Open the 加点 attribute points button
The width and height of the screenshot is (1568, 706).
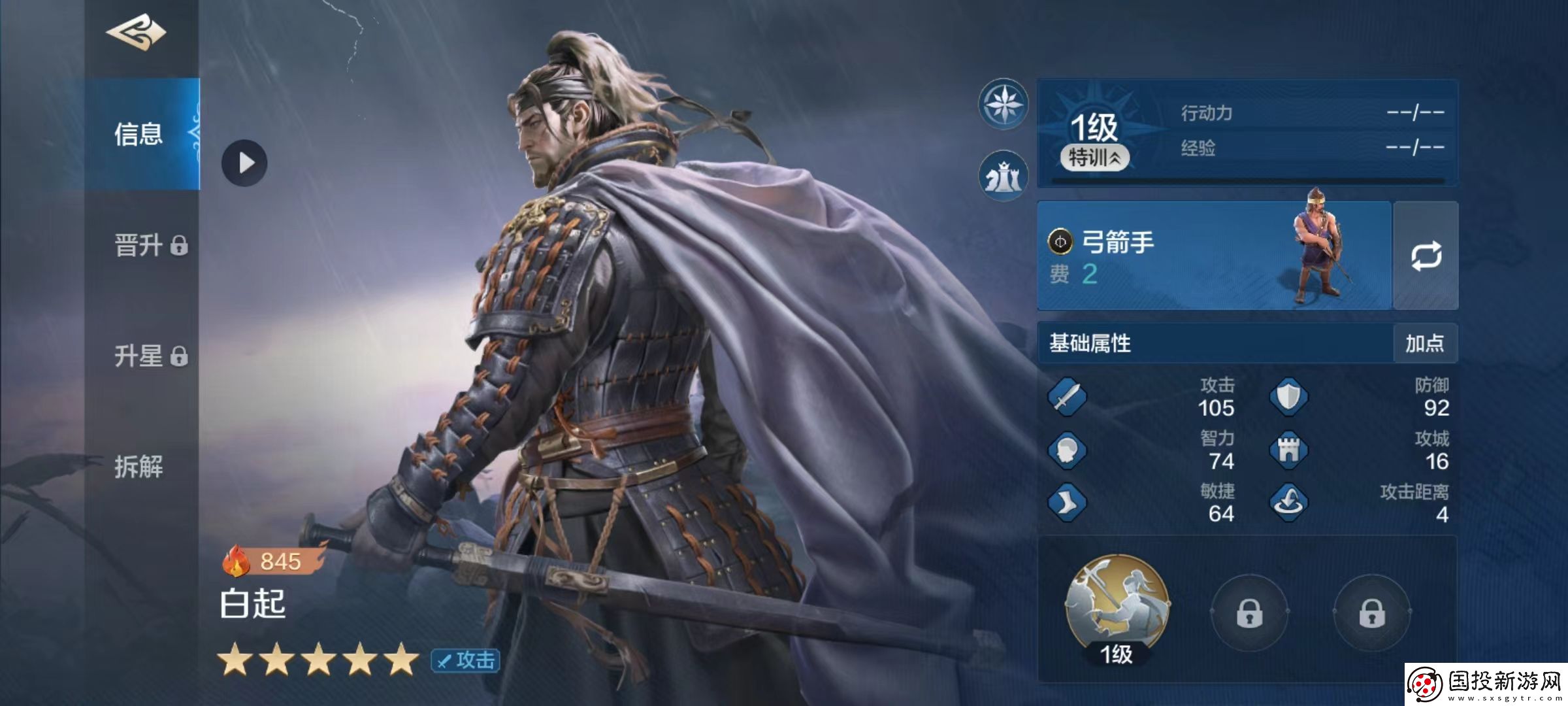coord(1424,343)
